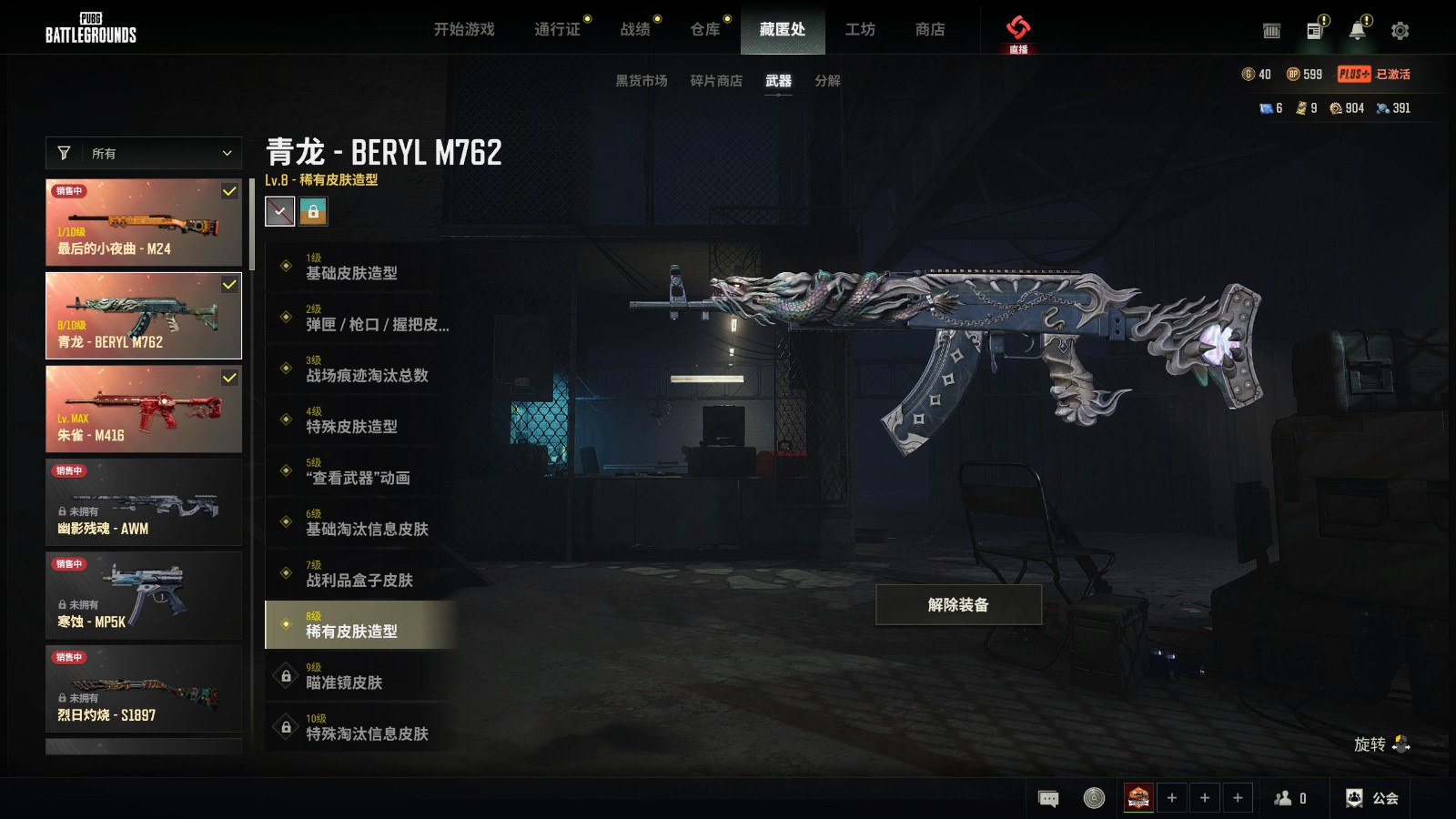The height and width of the screenshot is (819, 1456).
Task: Switch to the 通行证 tab
Action: [557, 29]
